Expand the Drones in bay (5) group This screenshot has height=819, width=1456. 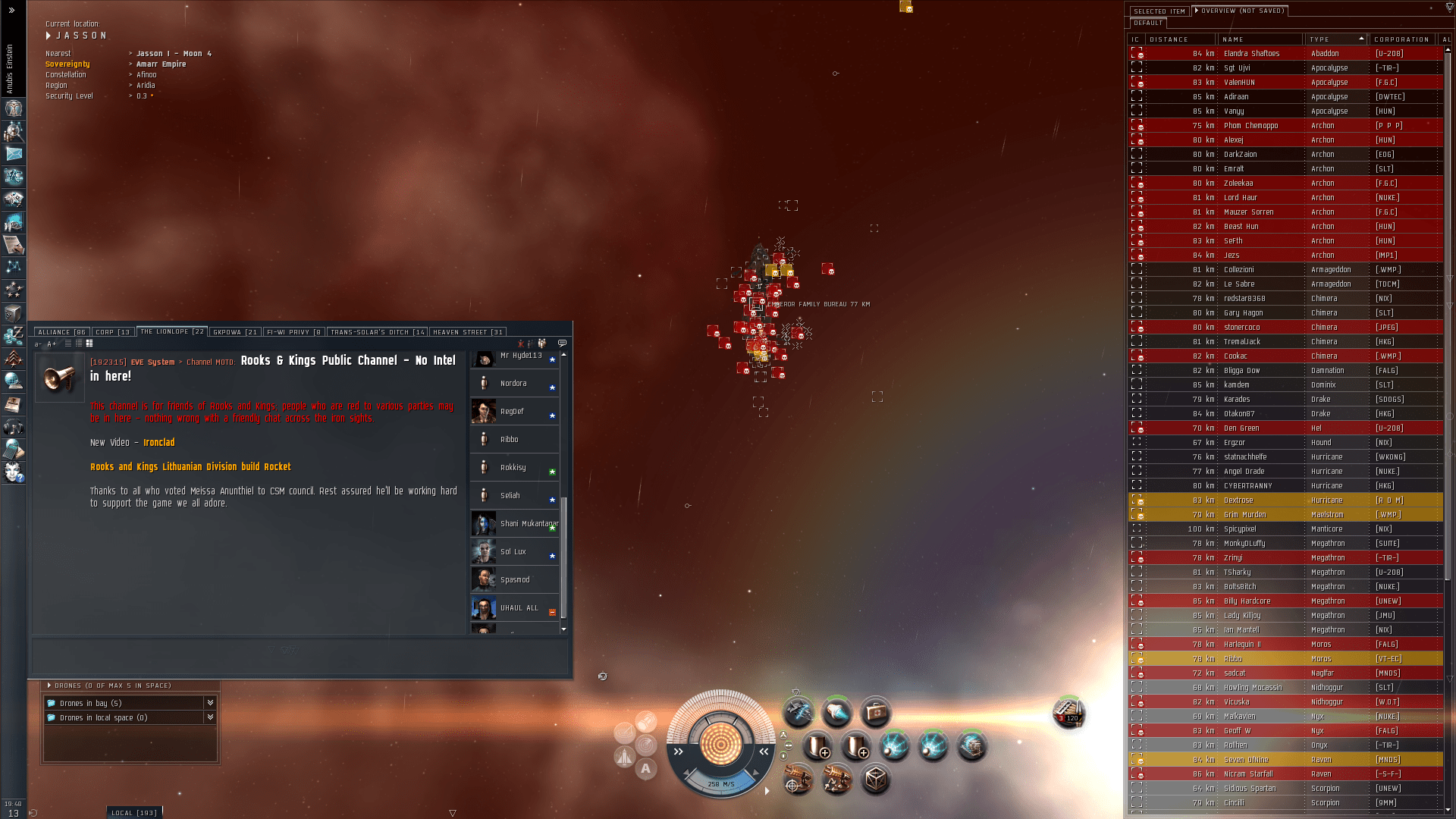[x=210, y=703]
